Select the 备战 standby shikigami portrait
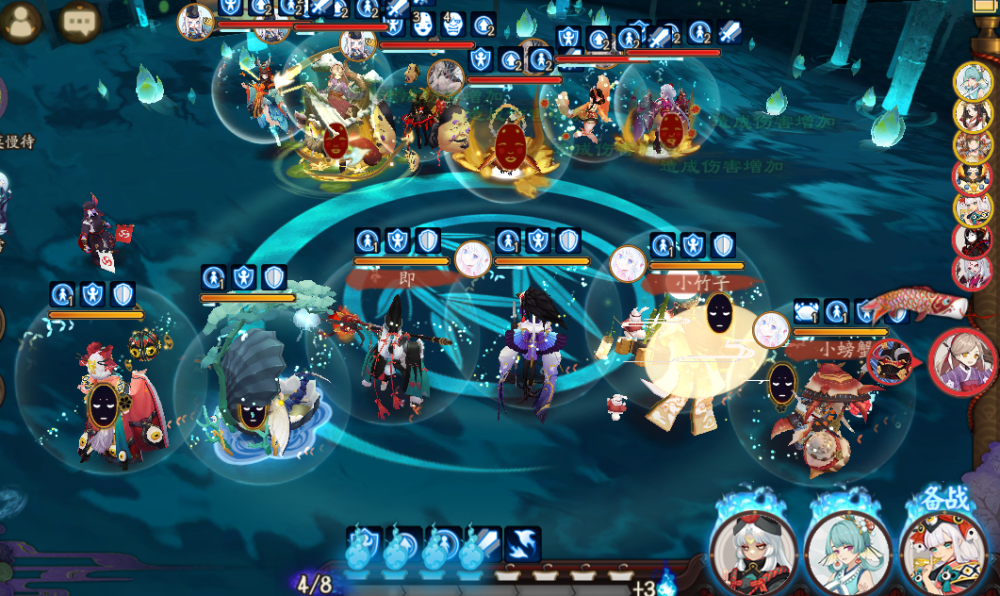1000x596 pixels. (943, 551)
